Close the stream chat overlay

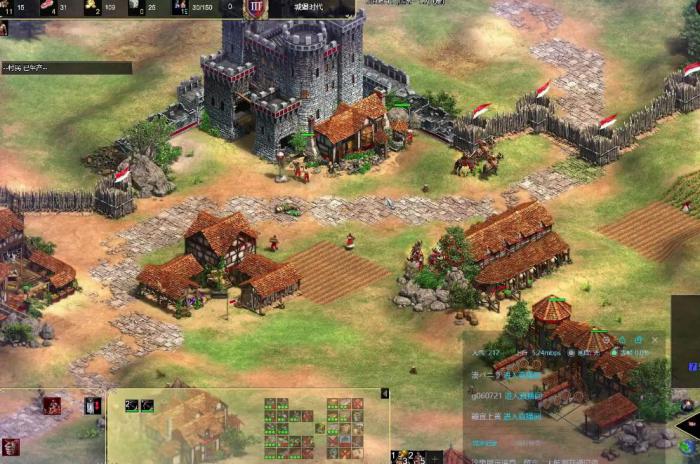point(656,341)
